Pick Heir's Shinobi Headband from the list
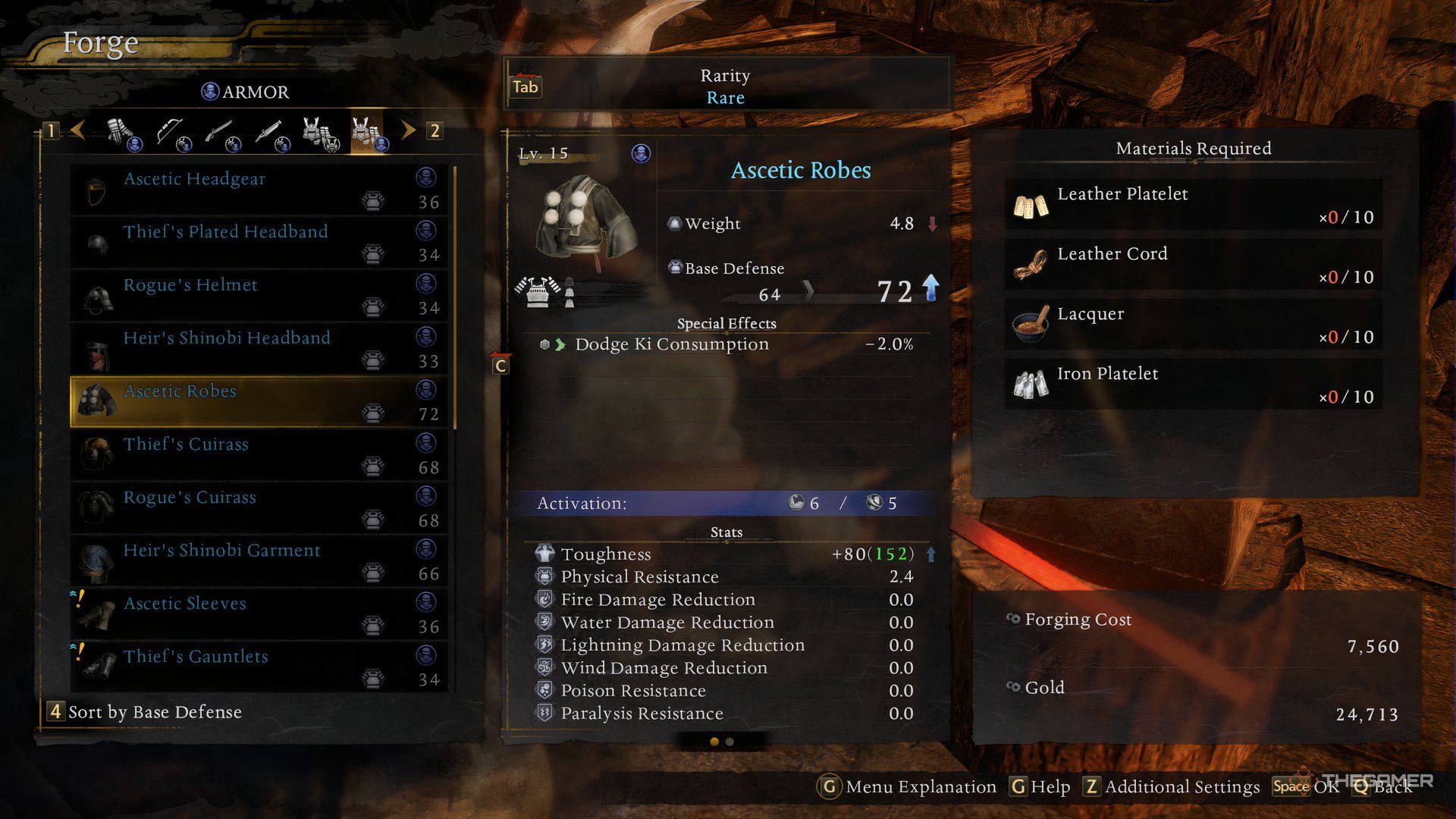The width and height of the screenshot is (1456, 819). click(x=258, y=348)
